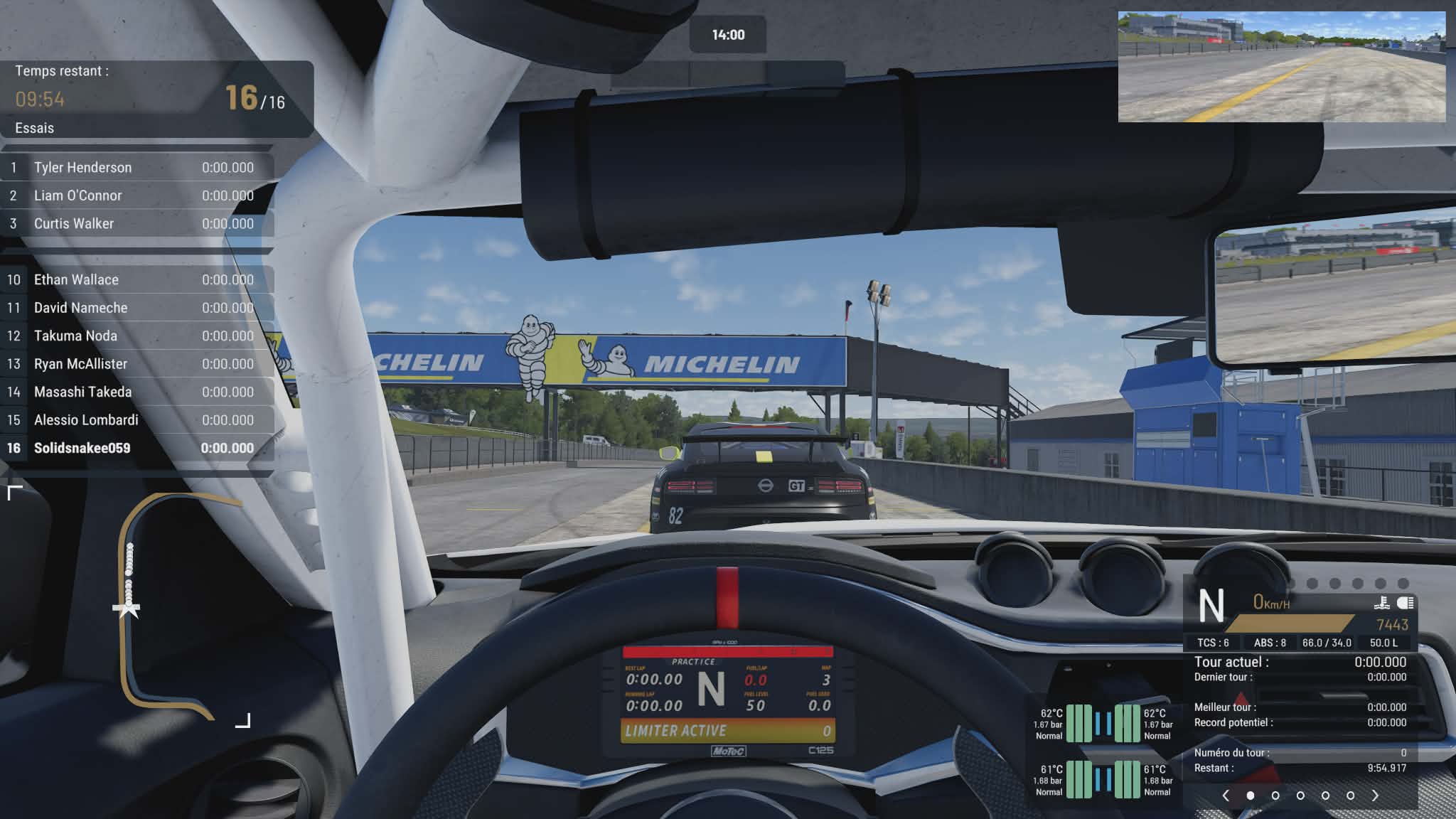The height and width of the screenshot is (819, 1456).
Task: Select David Nameche's leaderboard row
Action: pyautogui.click(x=136, y=308)
